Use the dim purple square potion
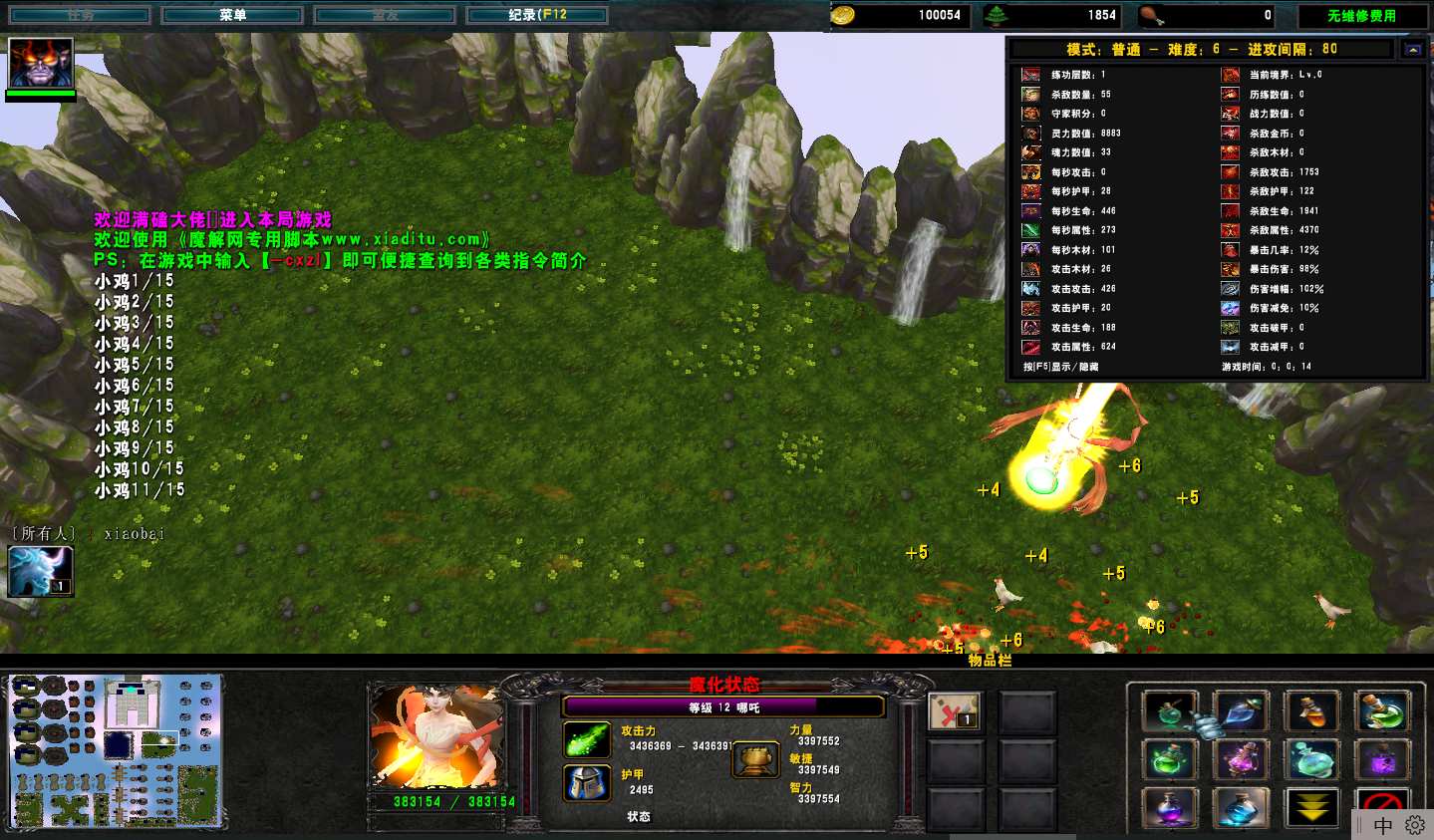The image size is (1434, 840). click(x=1382, y=760)
